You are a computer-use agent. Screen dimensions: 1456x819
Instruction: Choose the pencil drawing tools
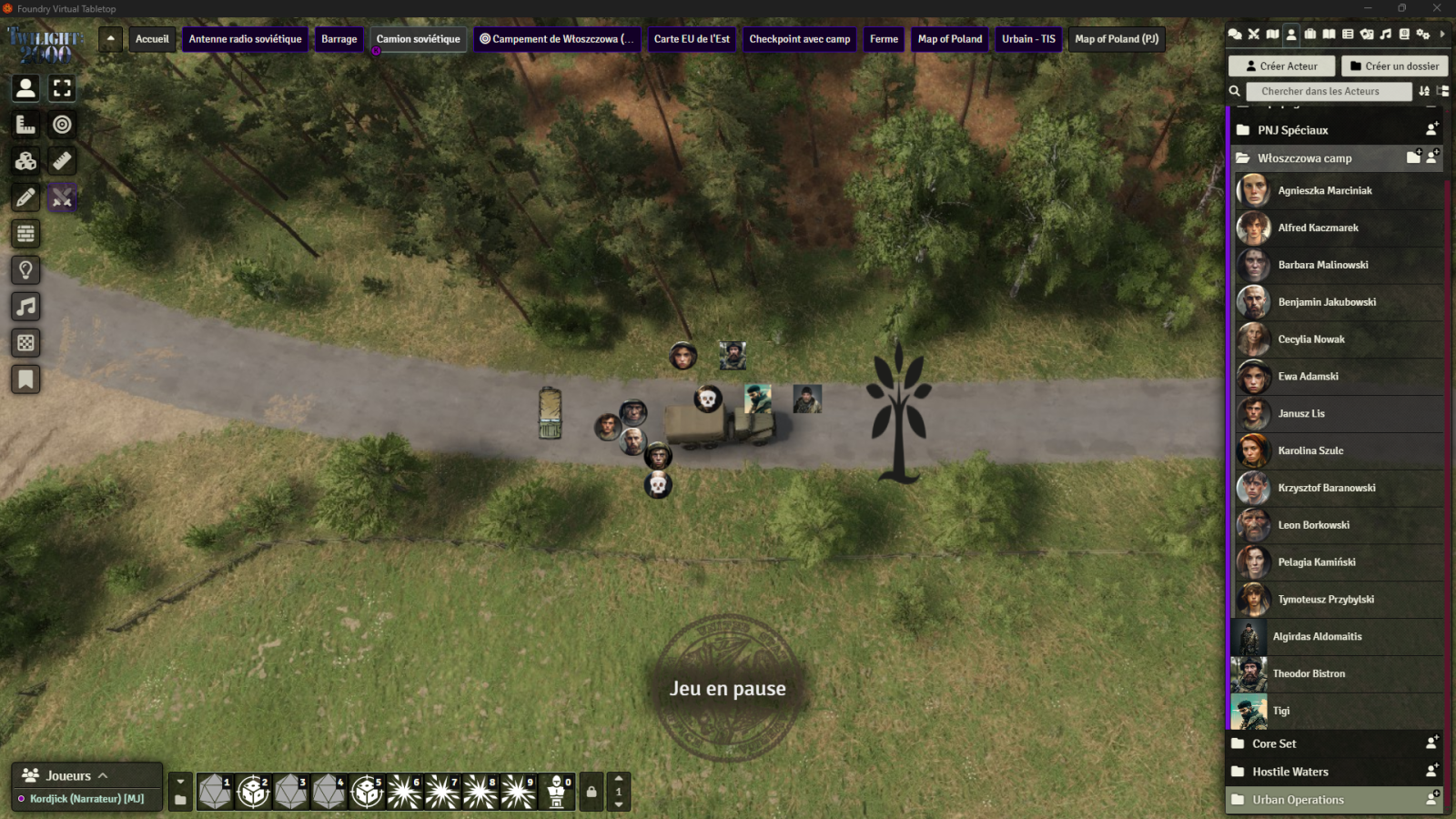point(25,197)
